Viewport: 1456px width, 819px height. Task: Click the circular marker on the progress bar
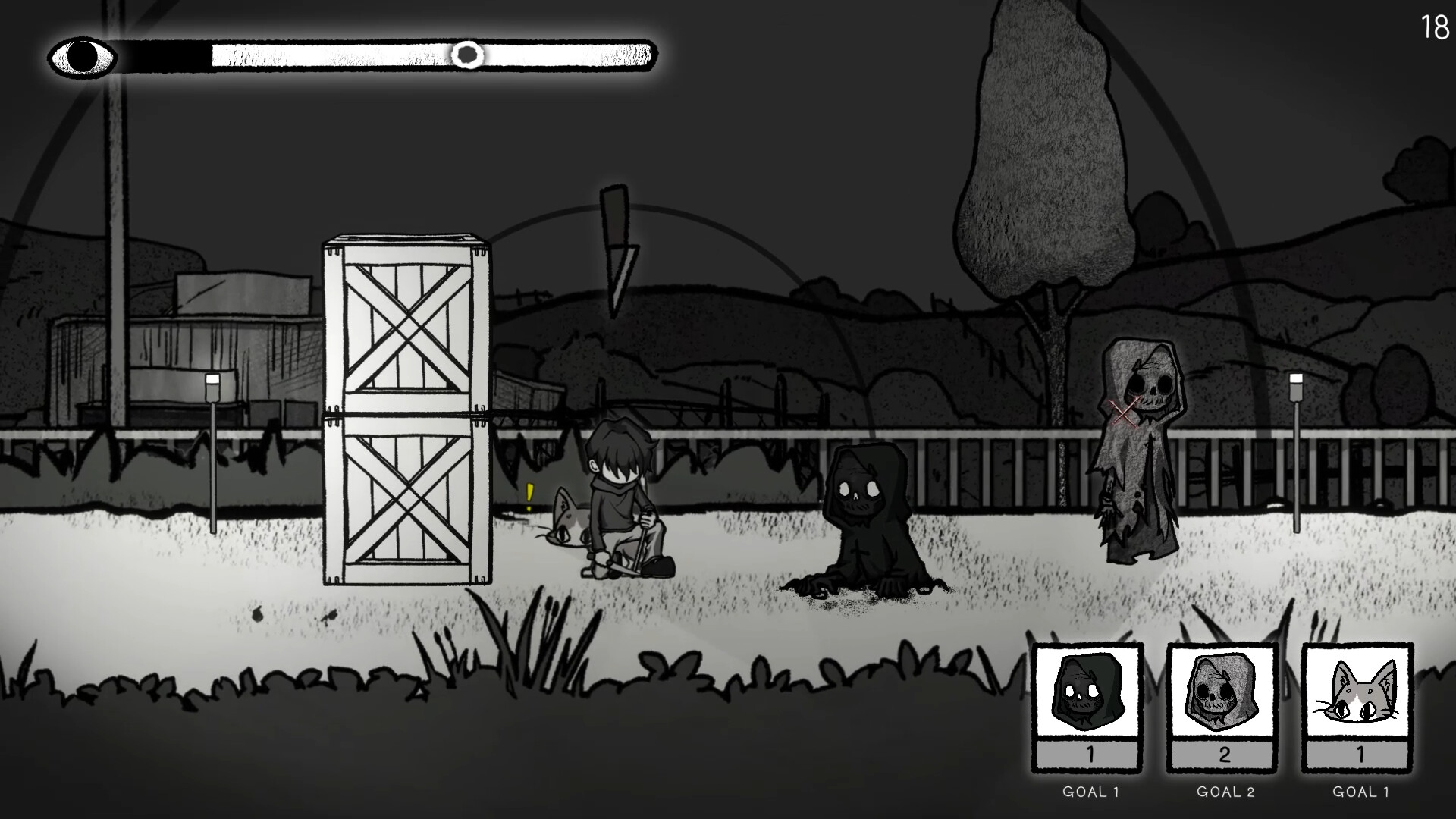[468, 55]
